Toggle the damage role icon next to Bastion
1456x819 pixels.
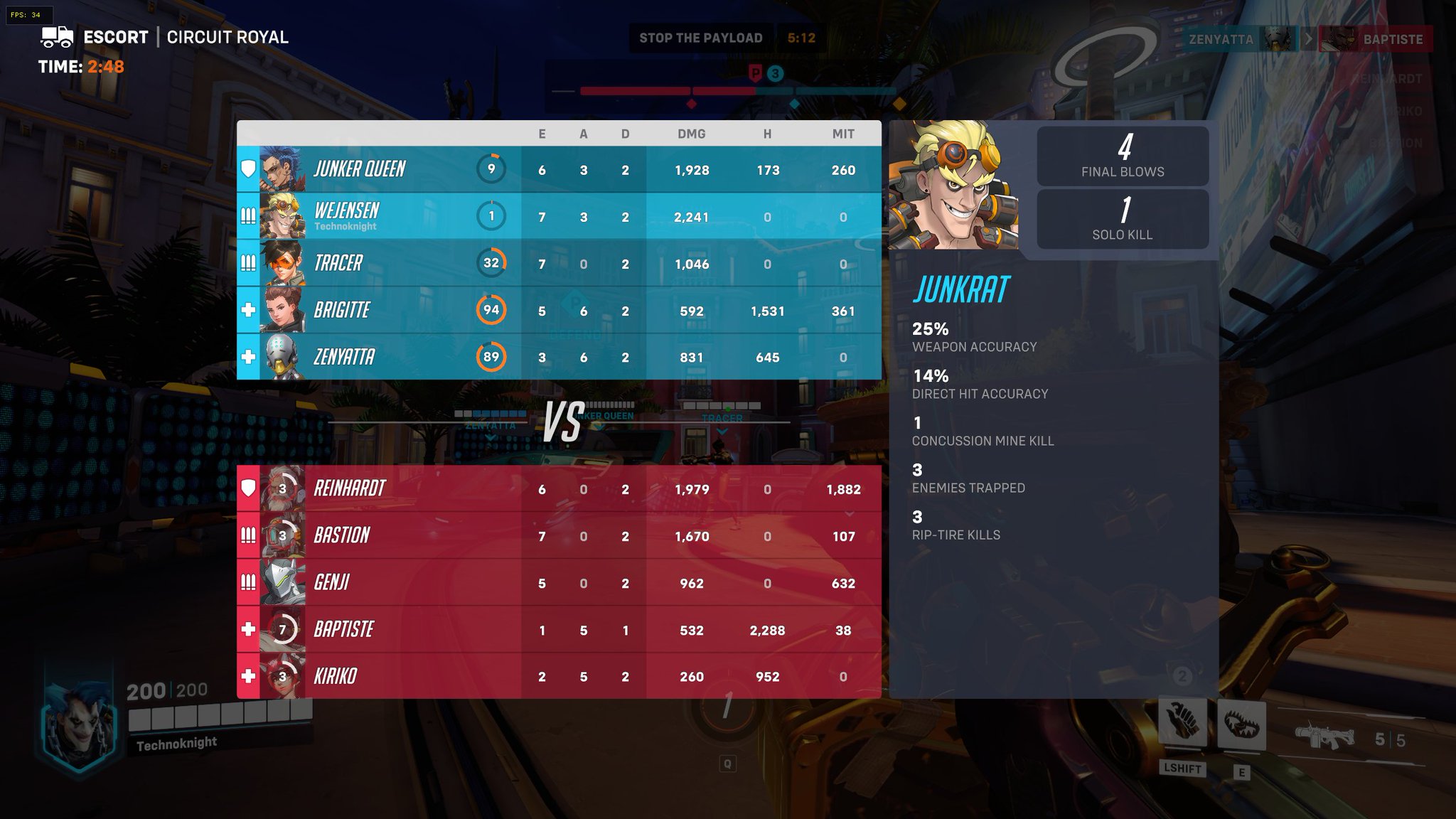(x=248, y=535)
